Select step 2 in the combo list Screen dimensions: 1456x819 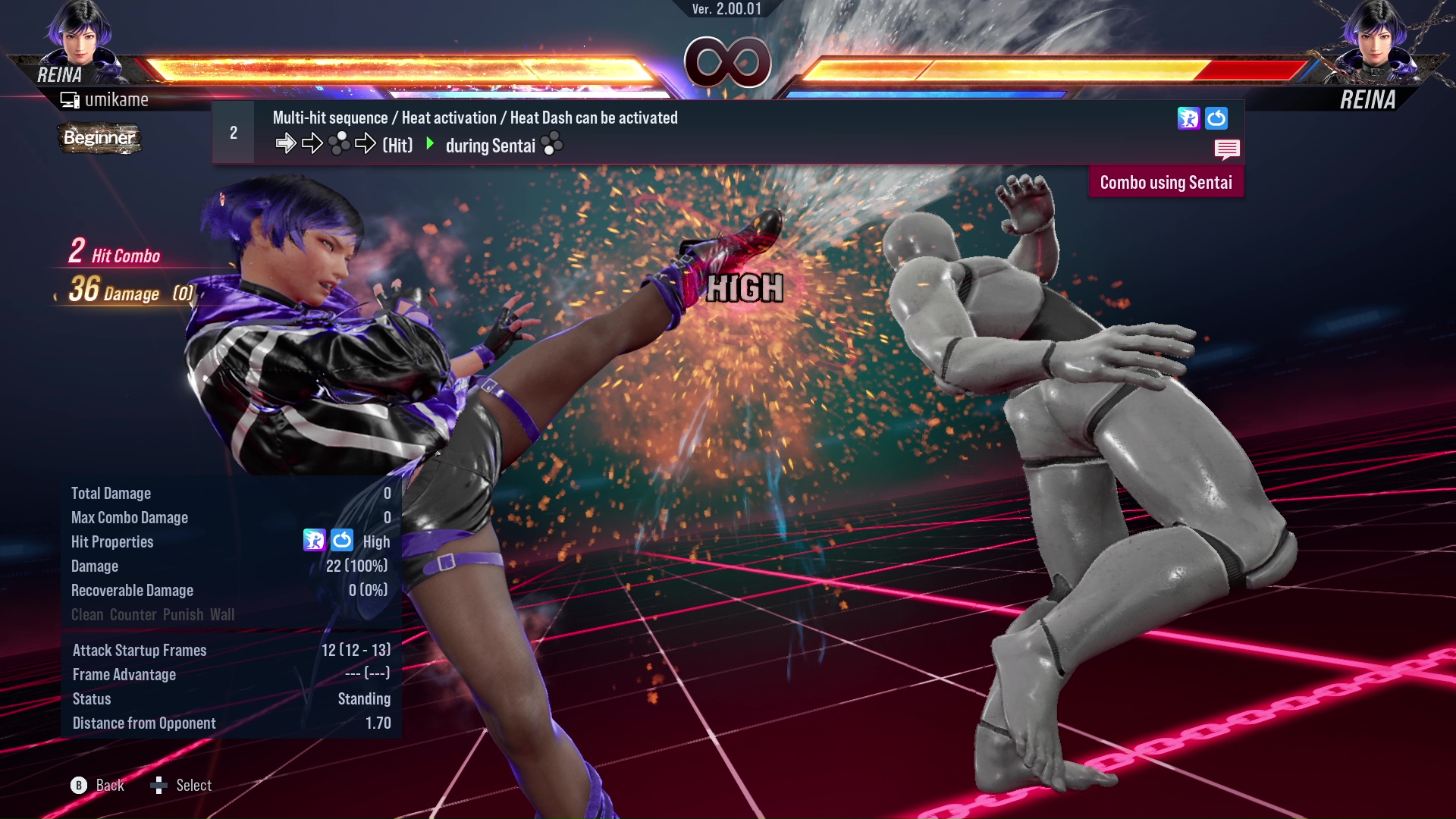point(233,132)
